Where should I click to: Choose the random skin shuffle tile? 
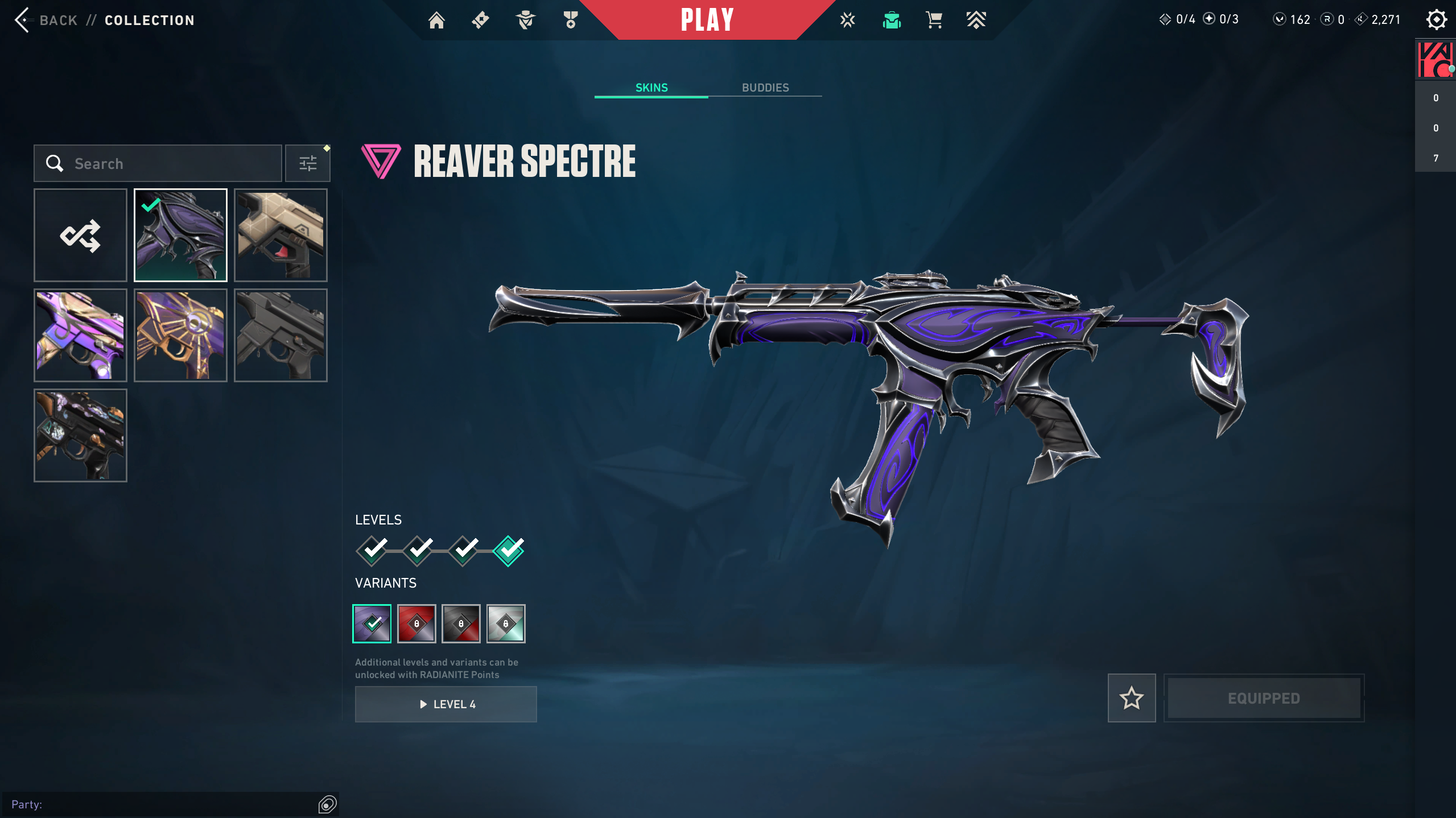point(80,236)
